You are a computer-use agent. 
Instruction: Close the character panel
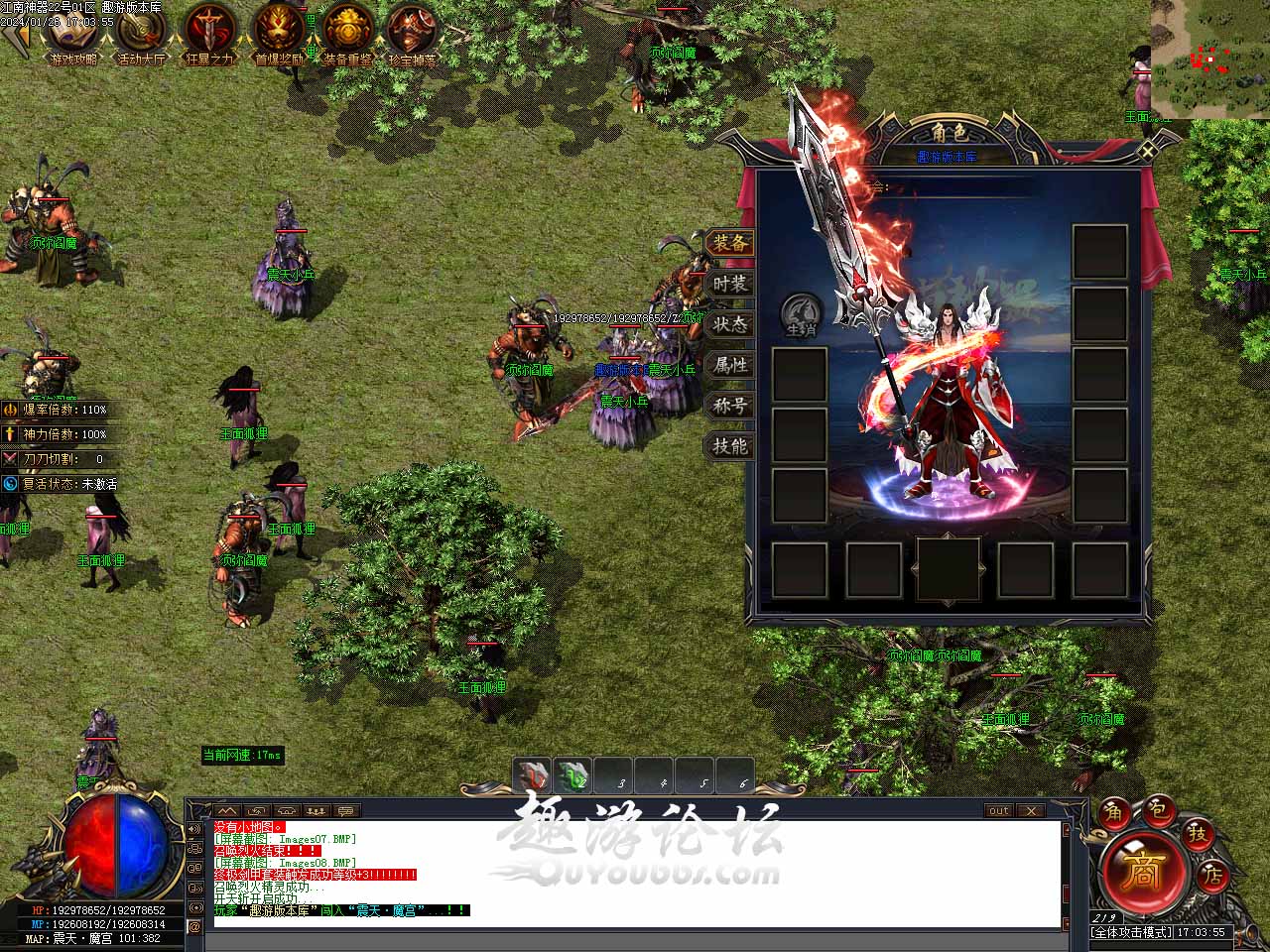pos(1147,151)
